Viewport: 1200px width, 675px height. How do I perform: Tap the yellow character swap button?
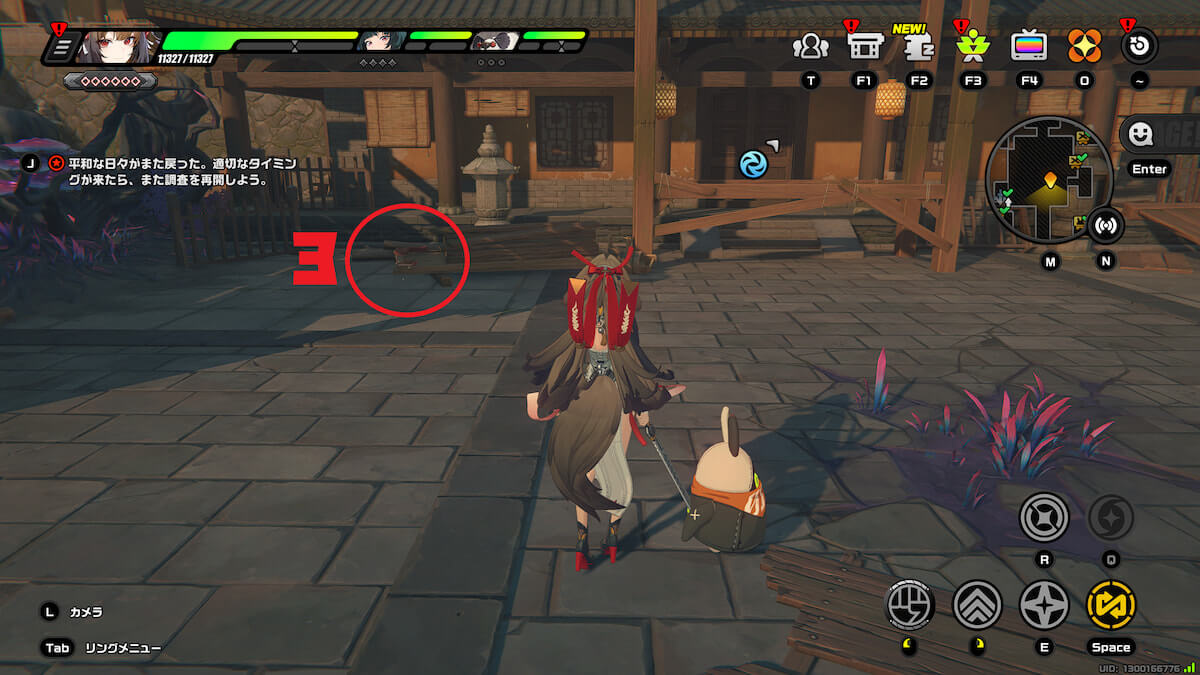pos(1110,605)
